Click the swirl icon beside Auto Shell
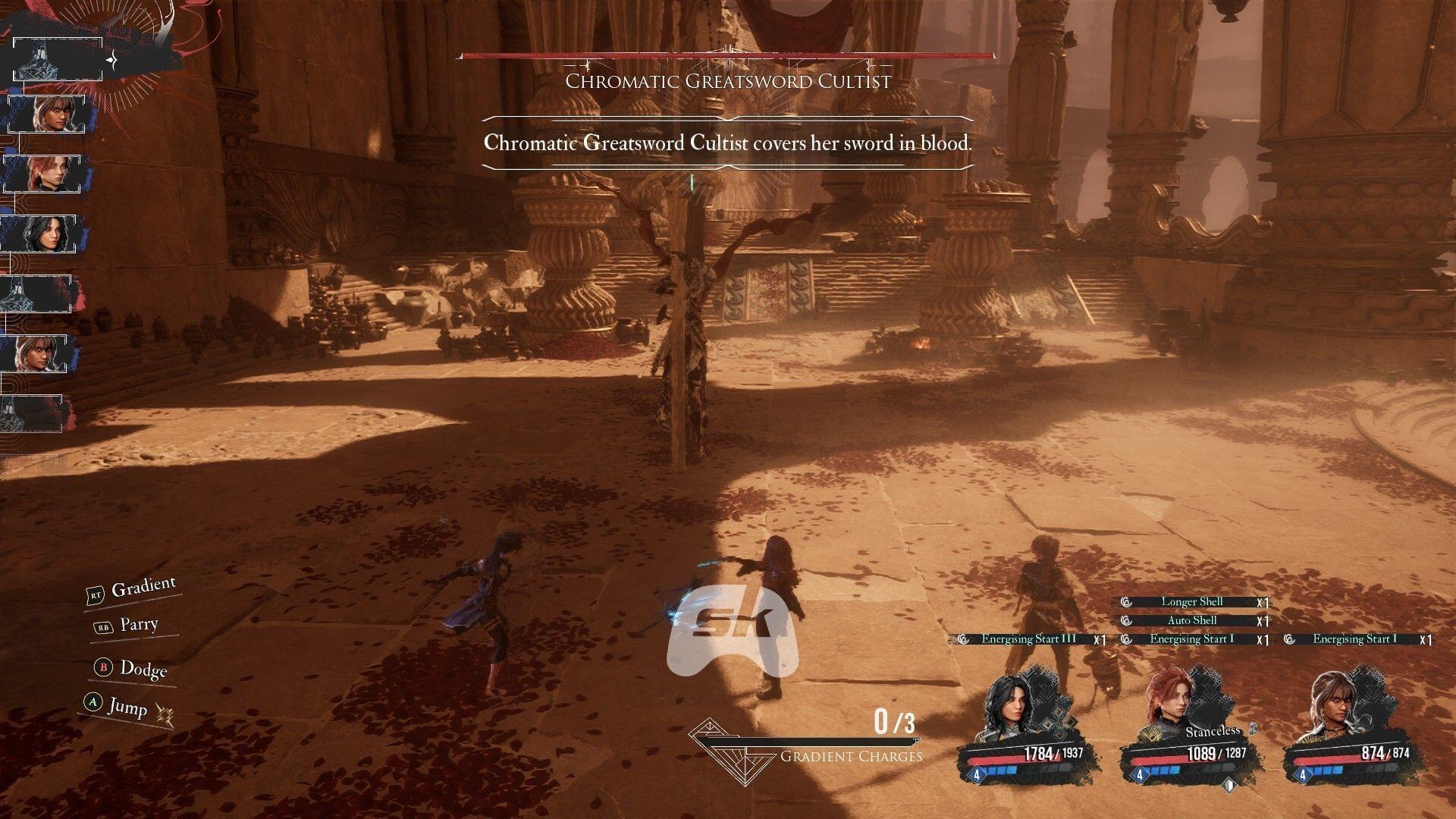Image resolution: width=1456 pixels, height=819 pixels. click(x=1126, y=620)
